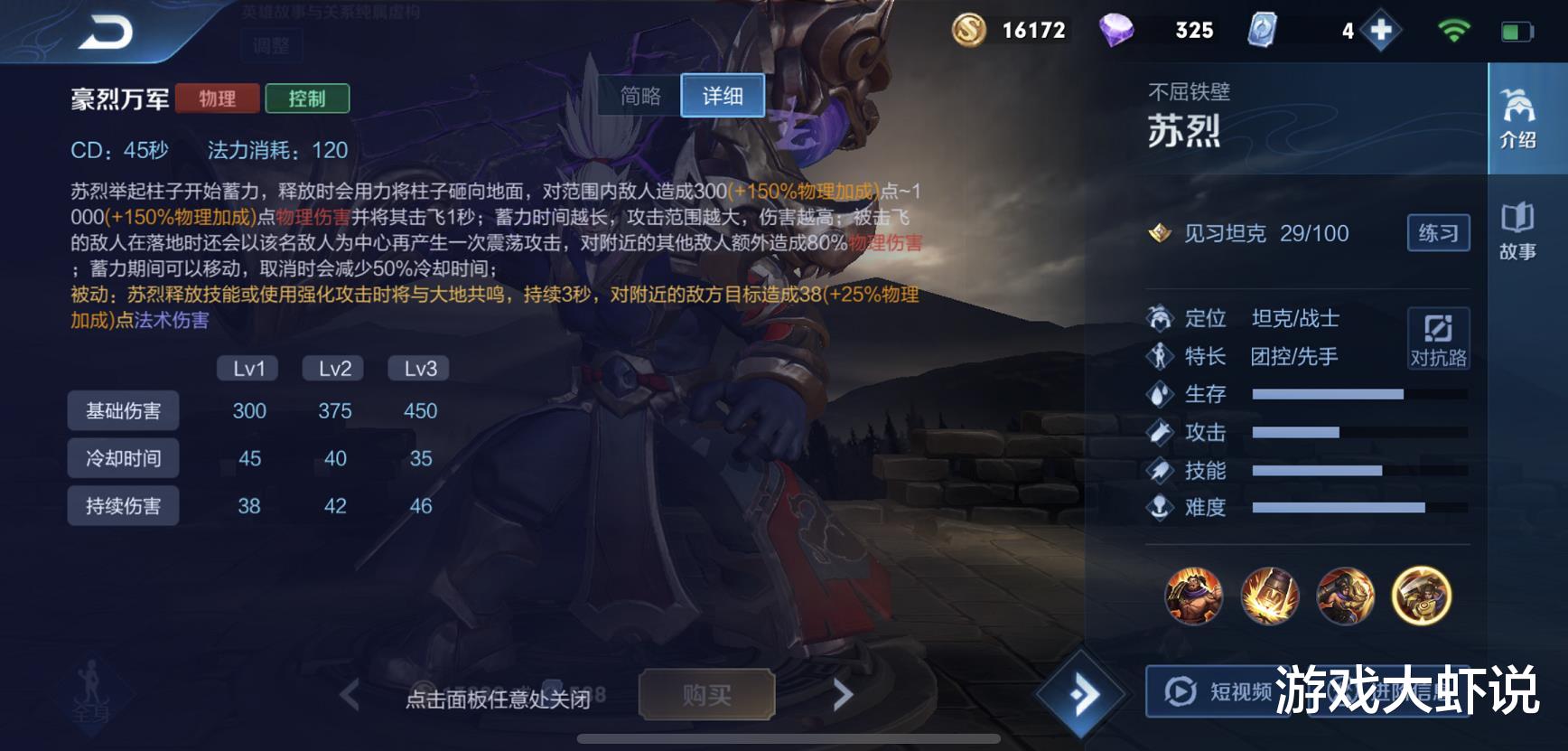1568x751 pixels.
Task: Switch to the 简略 view
Action: (640, 96)
